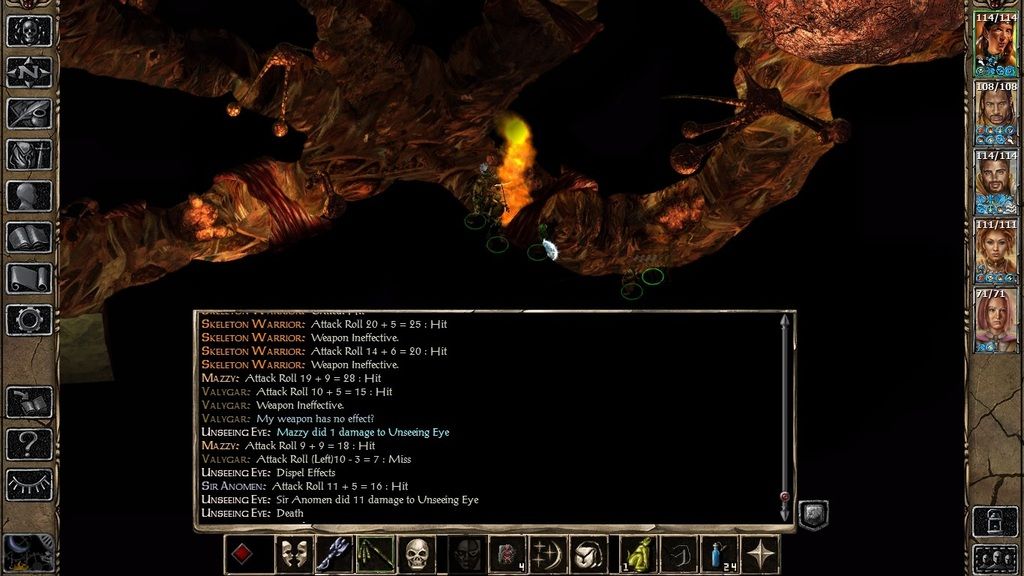
Task: Select the entire party
Action: pyautogui.click(x=995, y=557)
